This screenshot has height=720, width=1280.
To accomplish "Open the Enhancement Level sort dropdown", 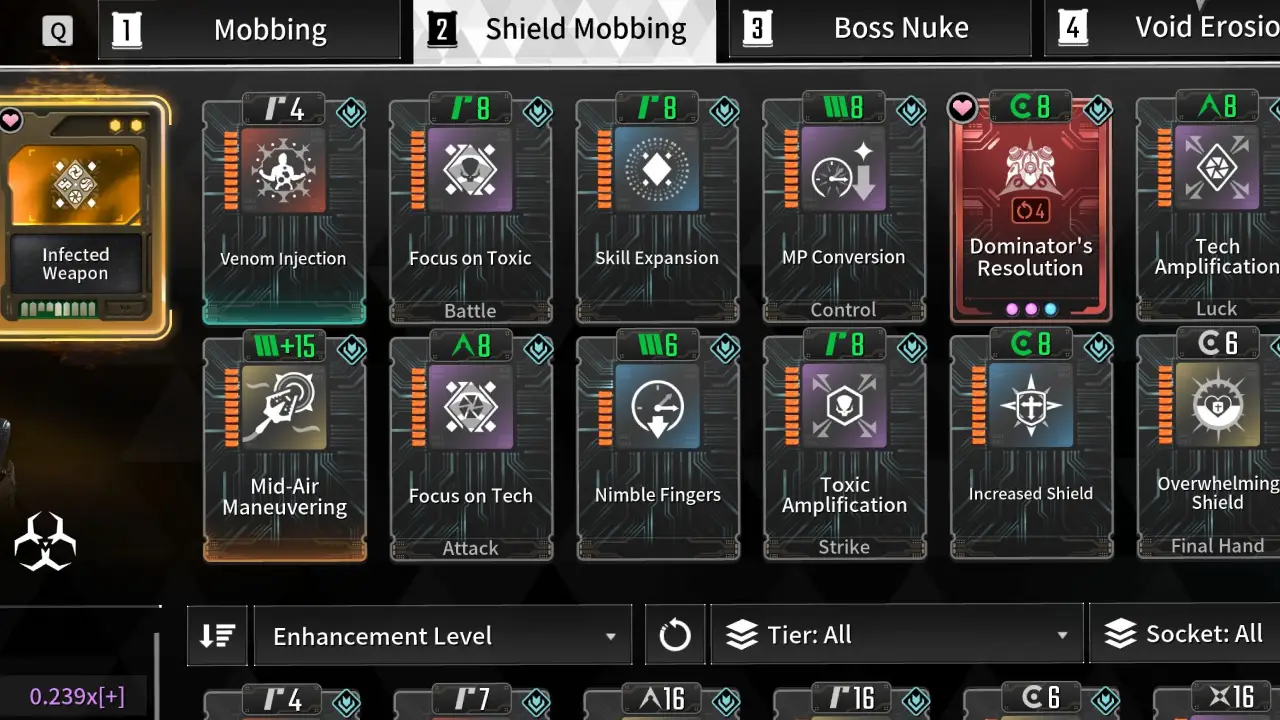I will pos(443,636).
